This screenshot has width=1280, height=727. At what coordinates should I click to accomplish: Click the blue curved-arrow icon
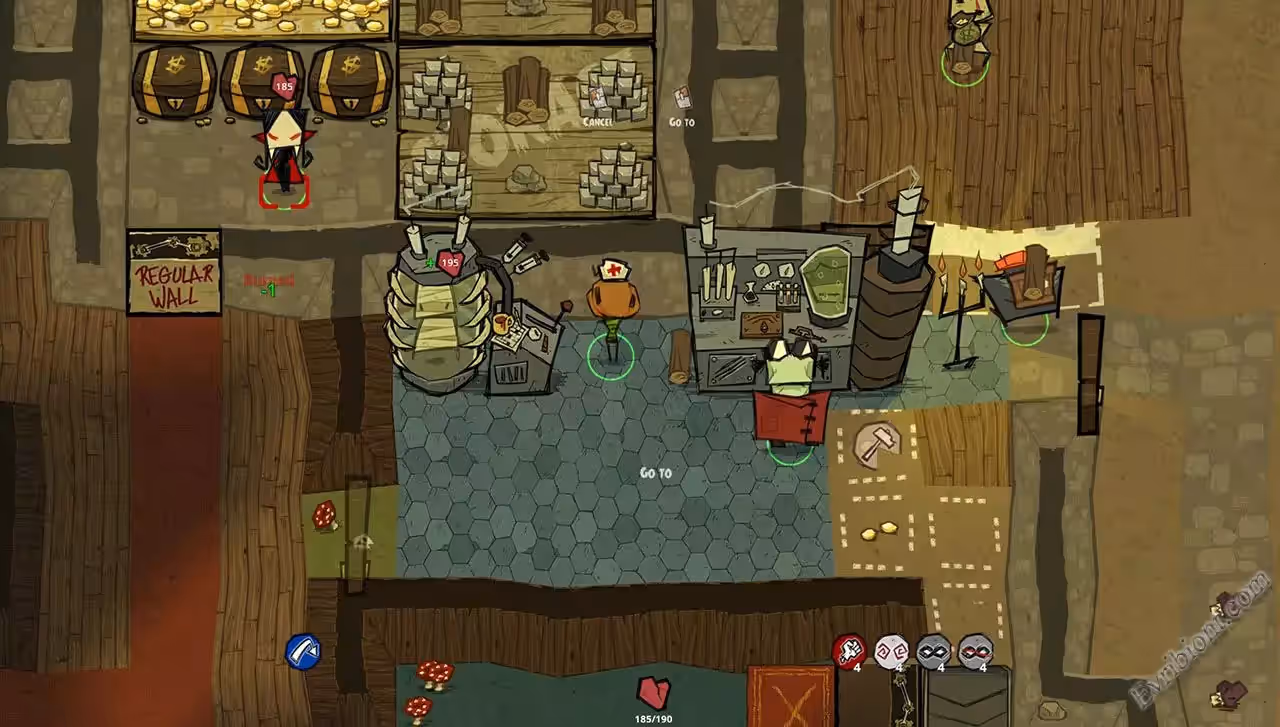302,651
